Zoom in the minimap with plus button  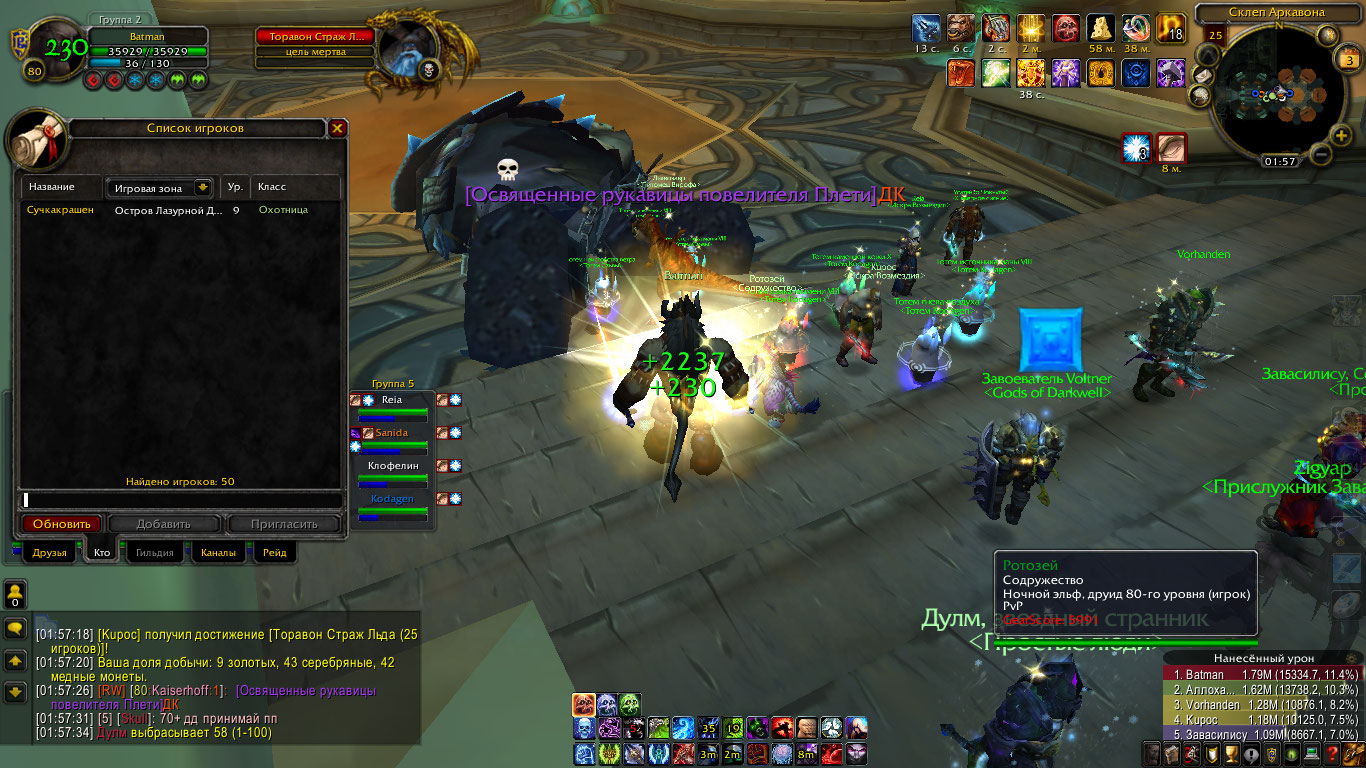1341,135
